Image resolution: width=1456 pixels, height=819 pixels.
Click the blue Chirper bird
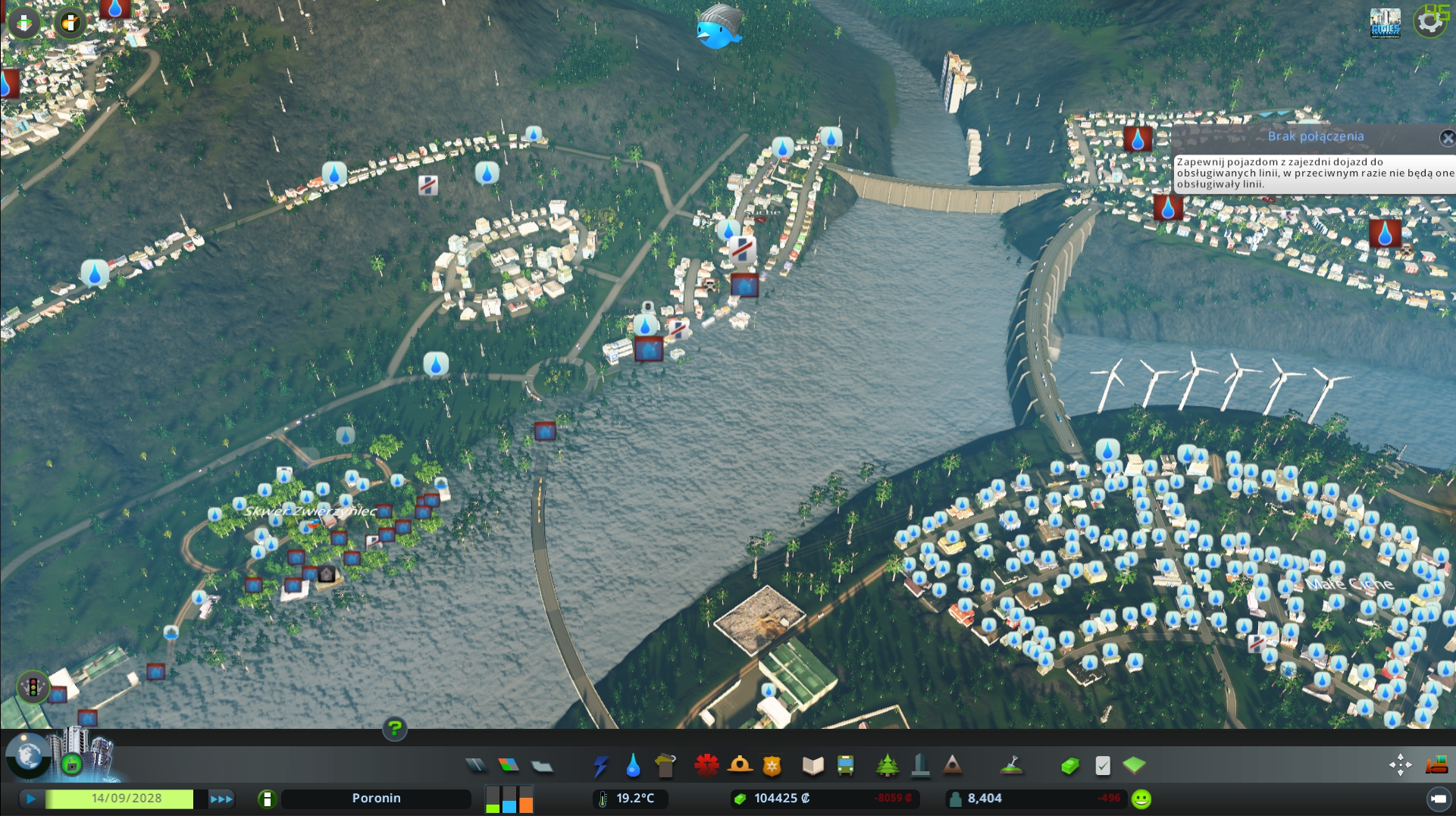[716, 29]
